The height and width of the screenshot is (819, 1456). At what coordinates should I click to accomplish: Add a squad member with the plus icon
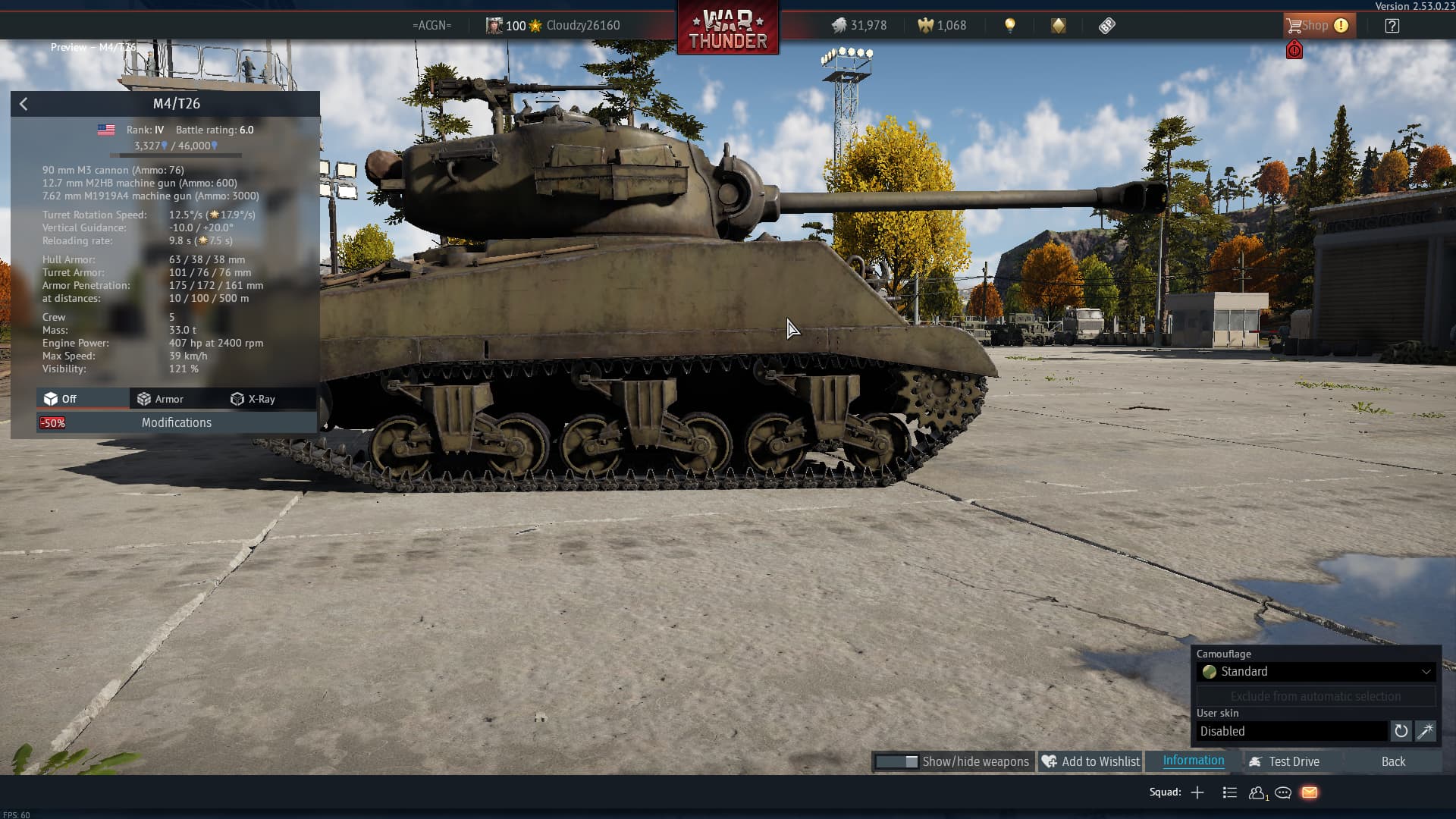coord(1197,792)
